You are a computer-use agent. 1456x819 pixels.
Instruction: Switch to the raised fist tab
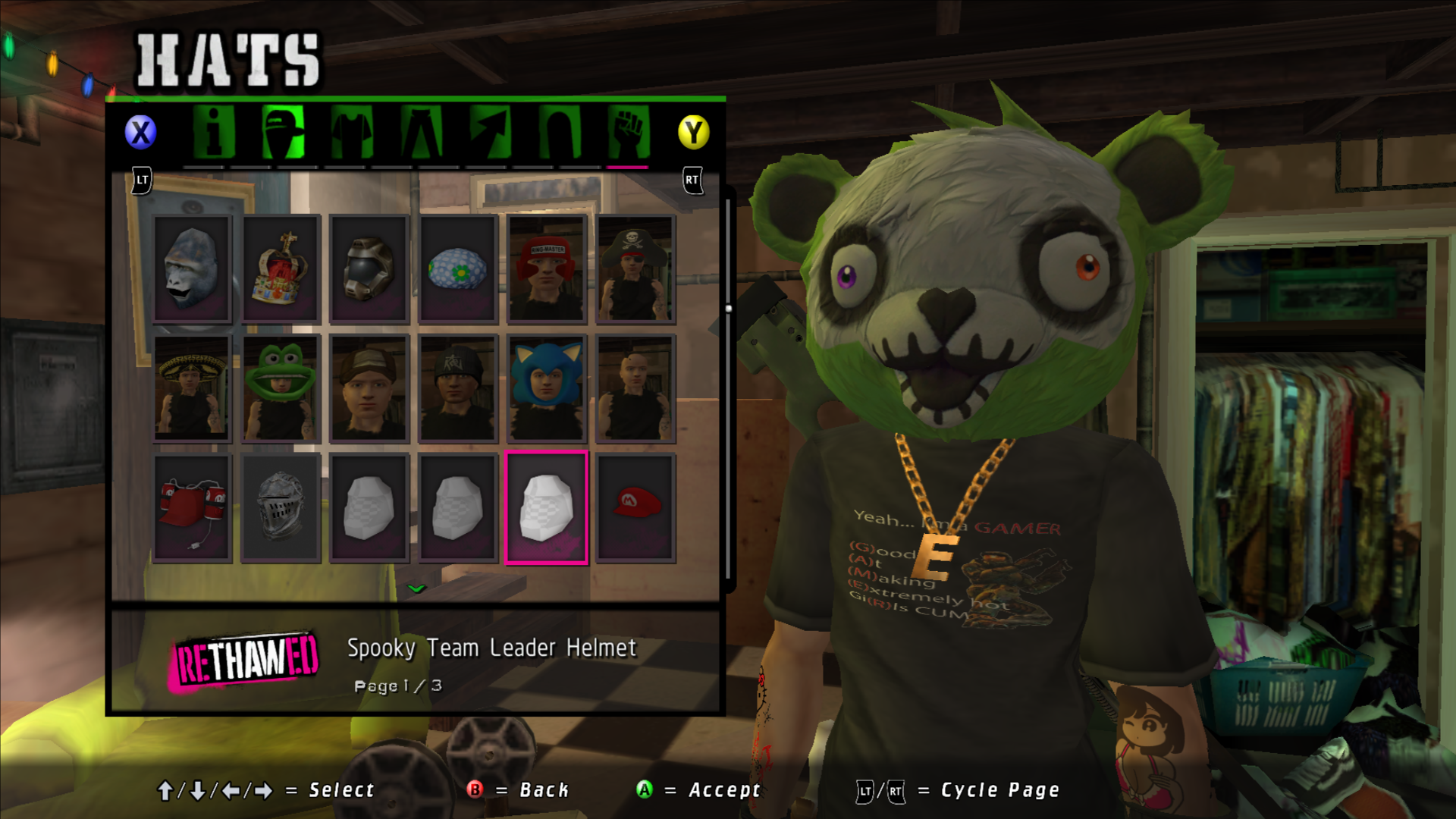[x=628, y=133]
